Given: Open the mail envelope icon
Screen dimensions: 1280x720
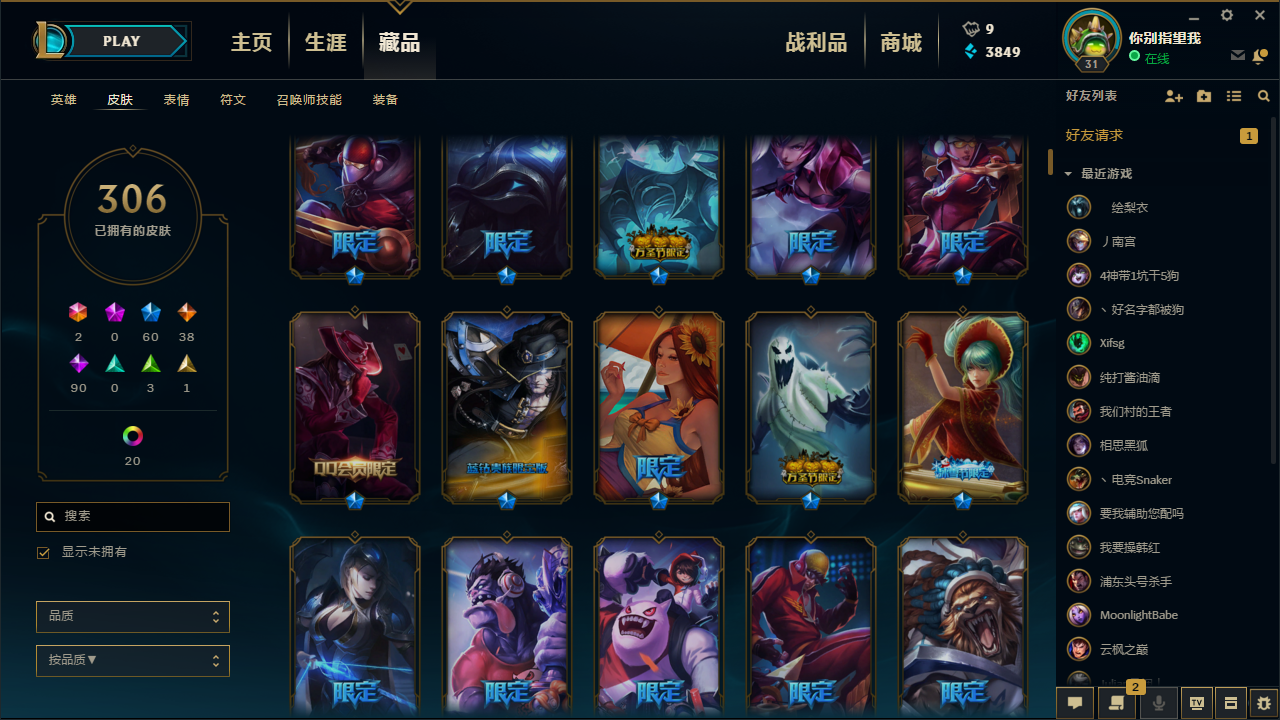Looking at the screenshot, I should point(1237,57).
